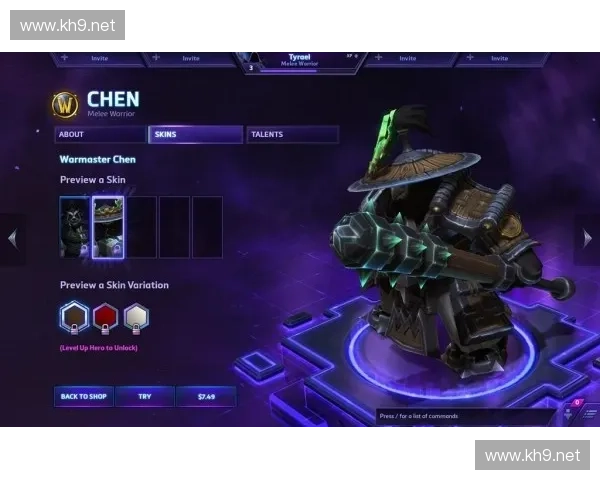Show the next hero with right arrow
The image size is (600, 480).
[587, 238]
